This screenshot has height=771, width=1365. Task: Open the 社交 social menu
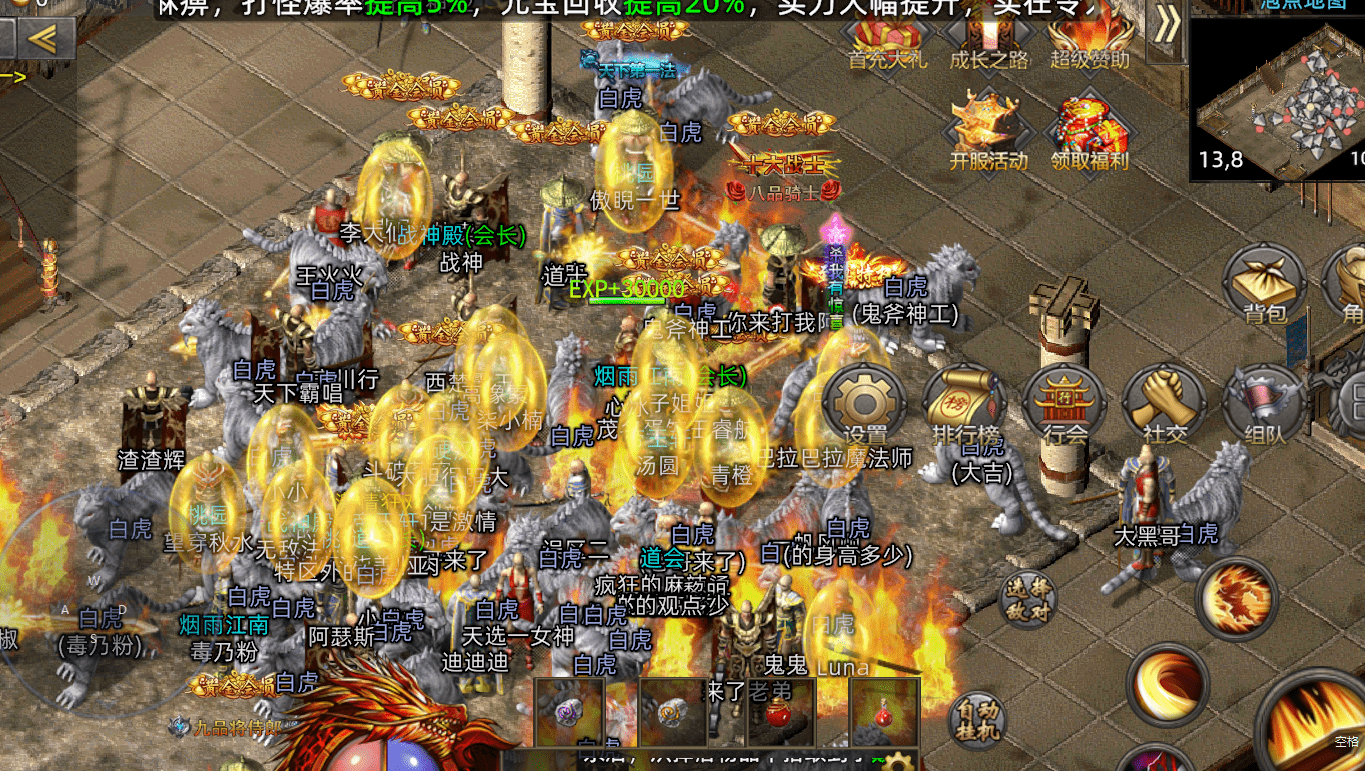tap(1164, 405)
